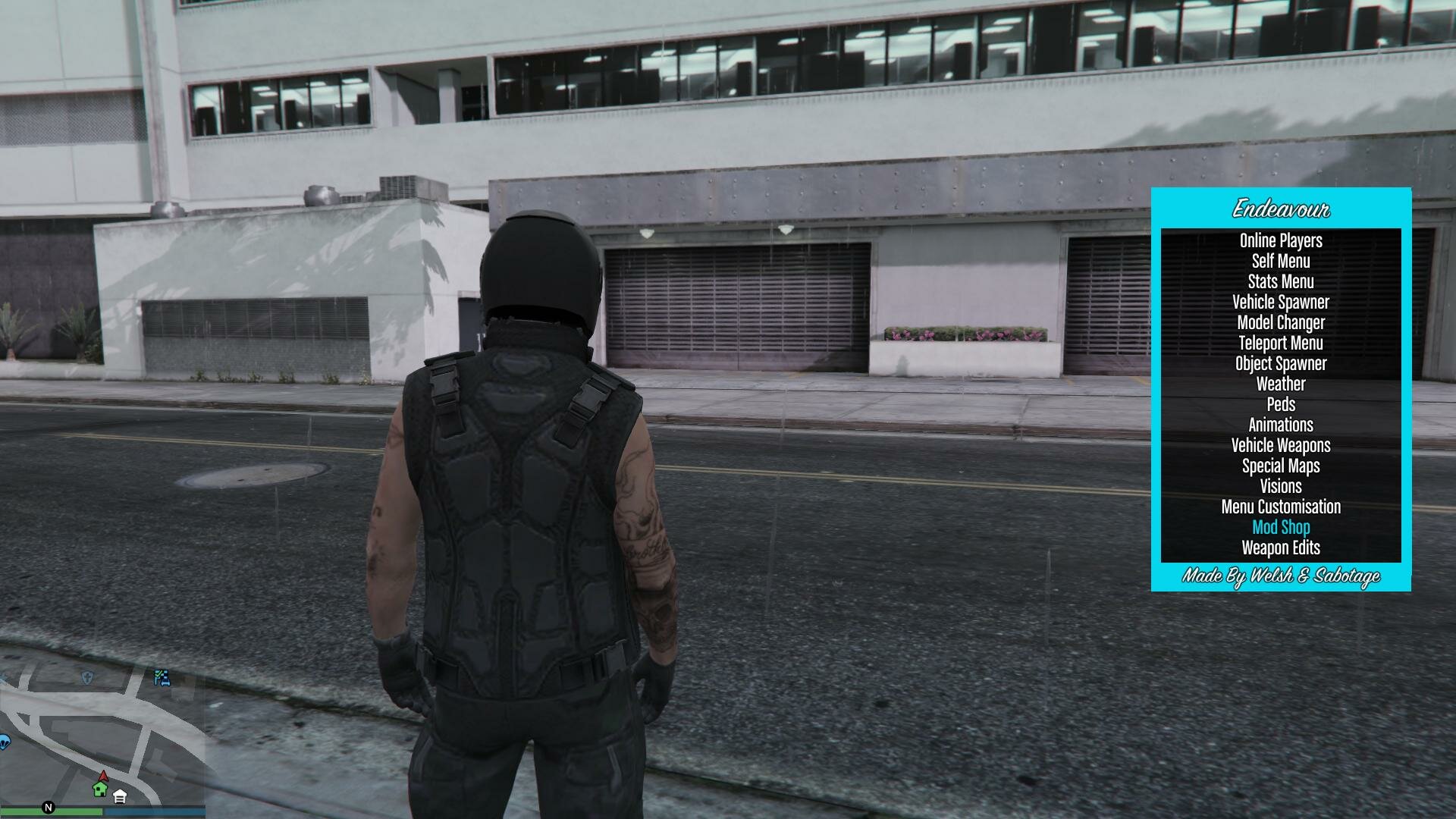
Task: Choose the Weapon Edits option
Action: click(x=1281, y=548)
